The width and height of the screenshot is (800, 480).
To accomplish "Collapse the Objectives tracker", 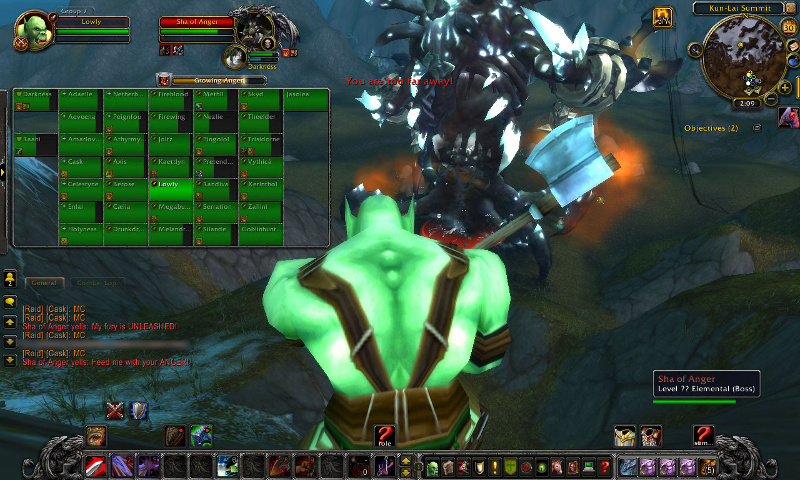I will coord(756,128).
